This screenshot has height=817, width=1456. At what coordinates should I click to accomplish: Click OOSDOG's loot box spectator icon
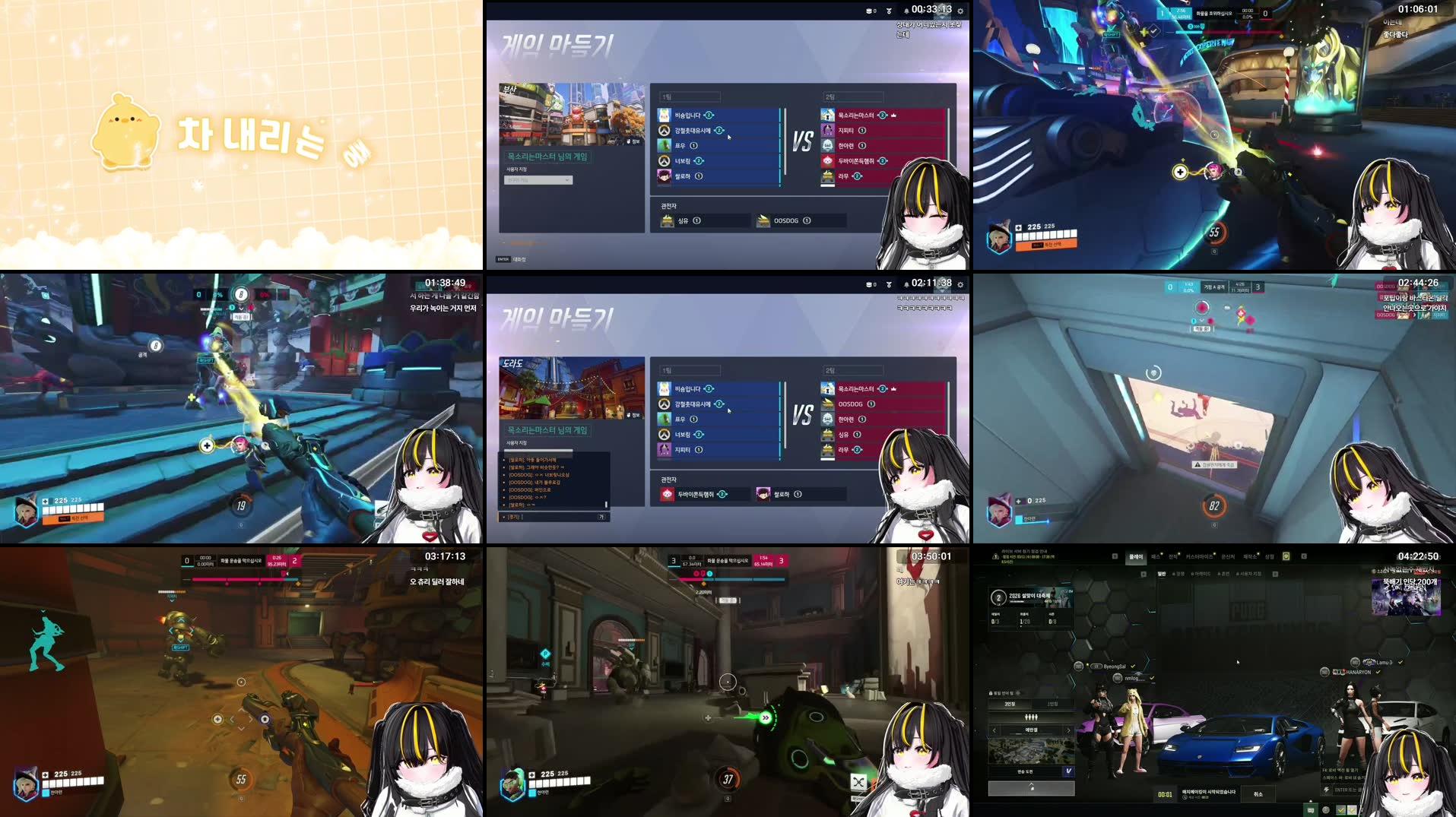(x=763, y=220)
